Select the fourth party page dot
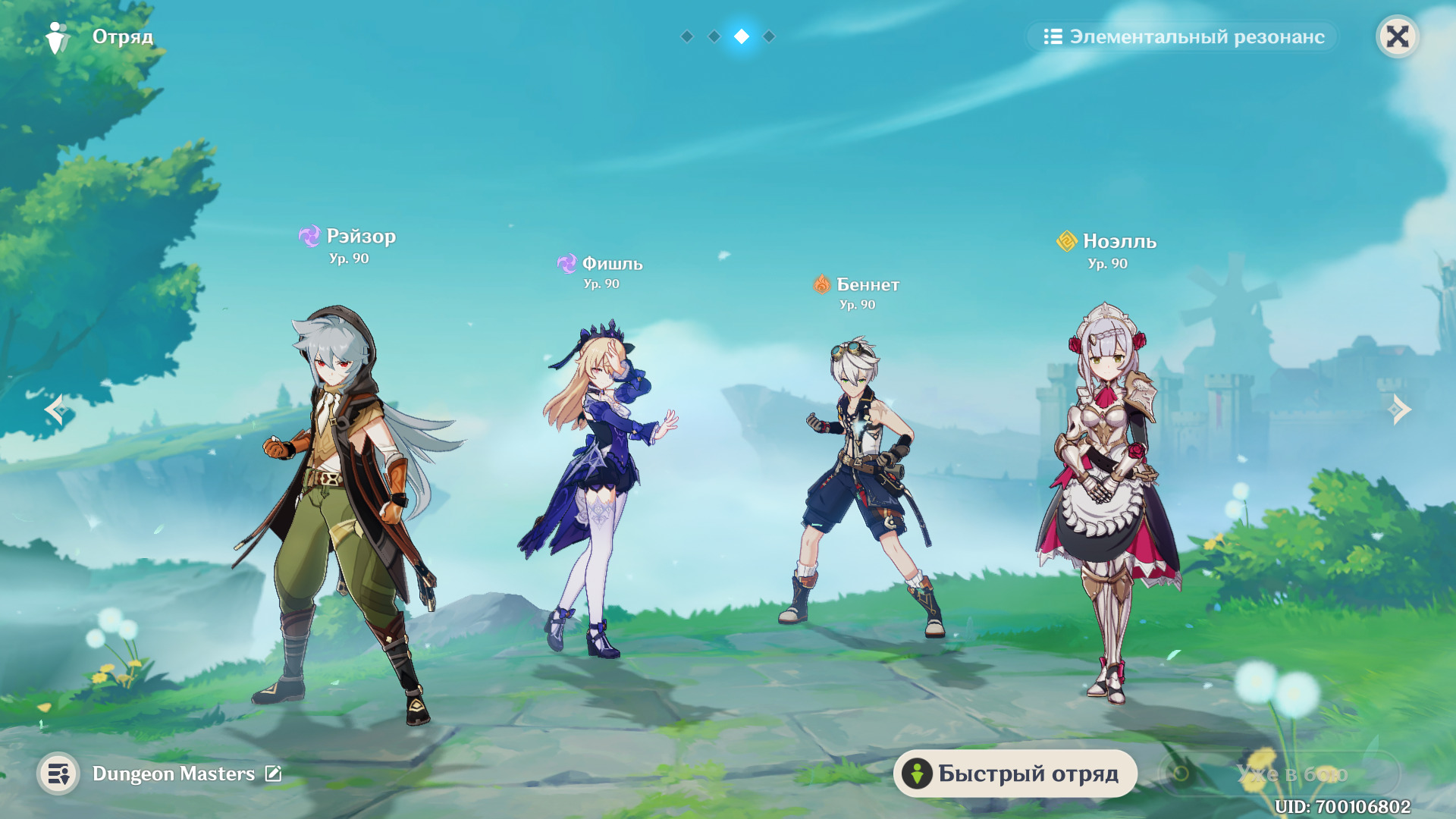The width and height of the screenshot is (1456, 819). (769, 36)
